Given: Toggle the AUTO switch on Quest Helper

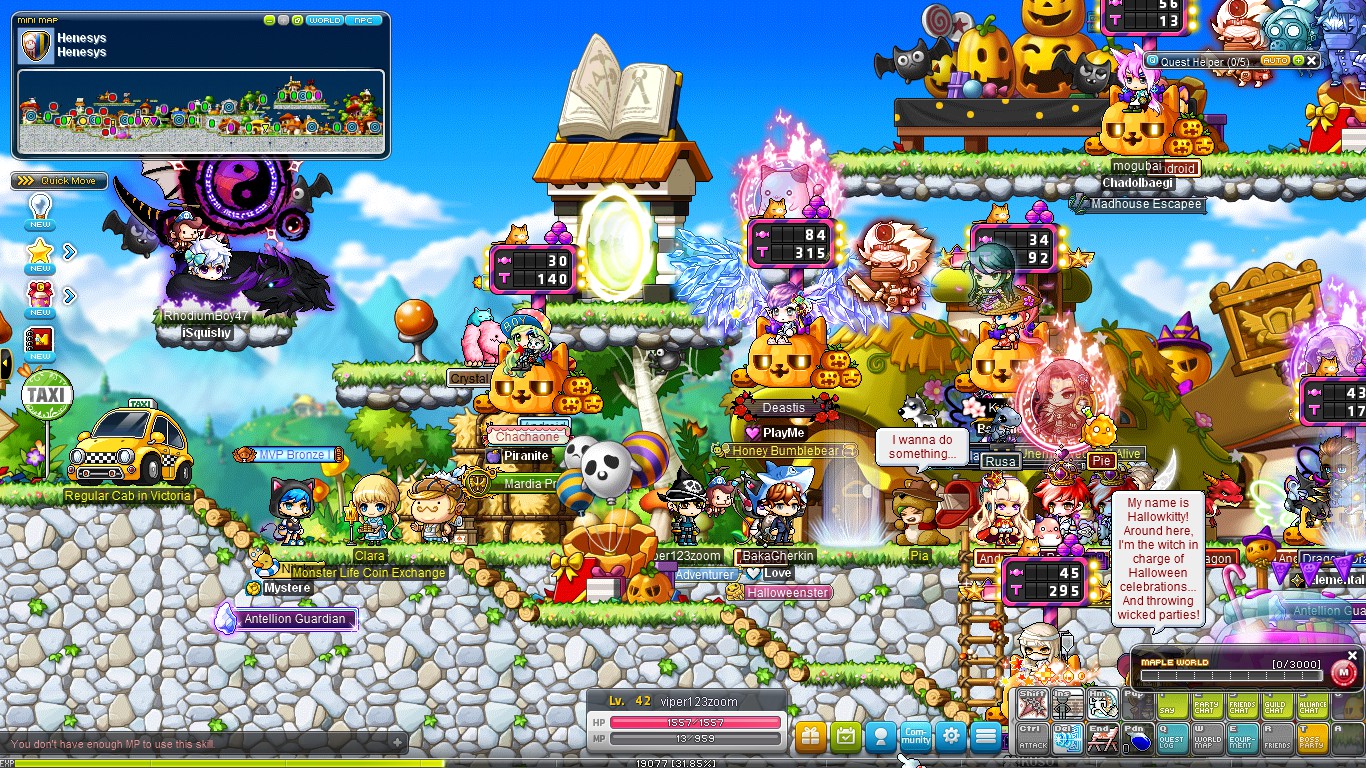Looking at the screenshot, I should coord(1275,60).
